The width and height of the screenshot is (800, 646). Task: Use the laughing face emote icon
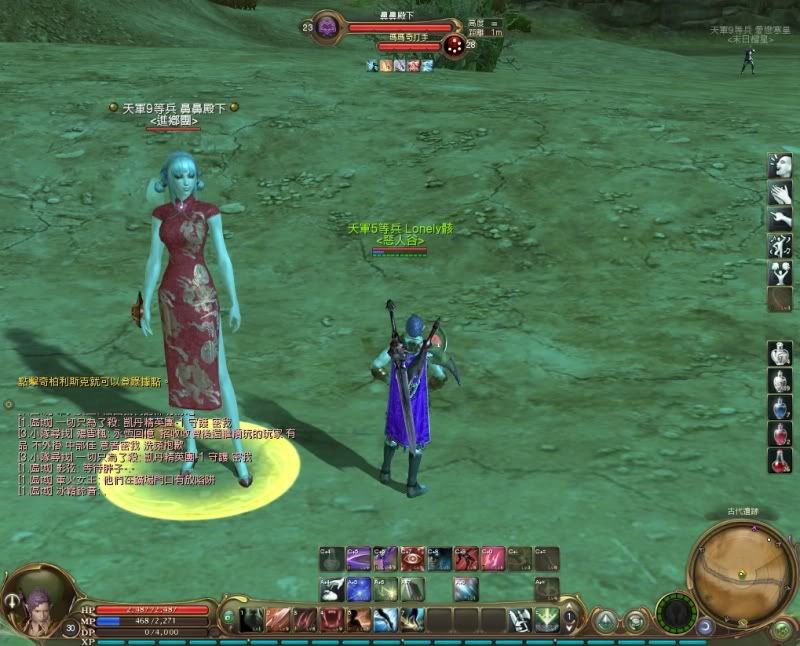(x=780, y=165)
